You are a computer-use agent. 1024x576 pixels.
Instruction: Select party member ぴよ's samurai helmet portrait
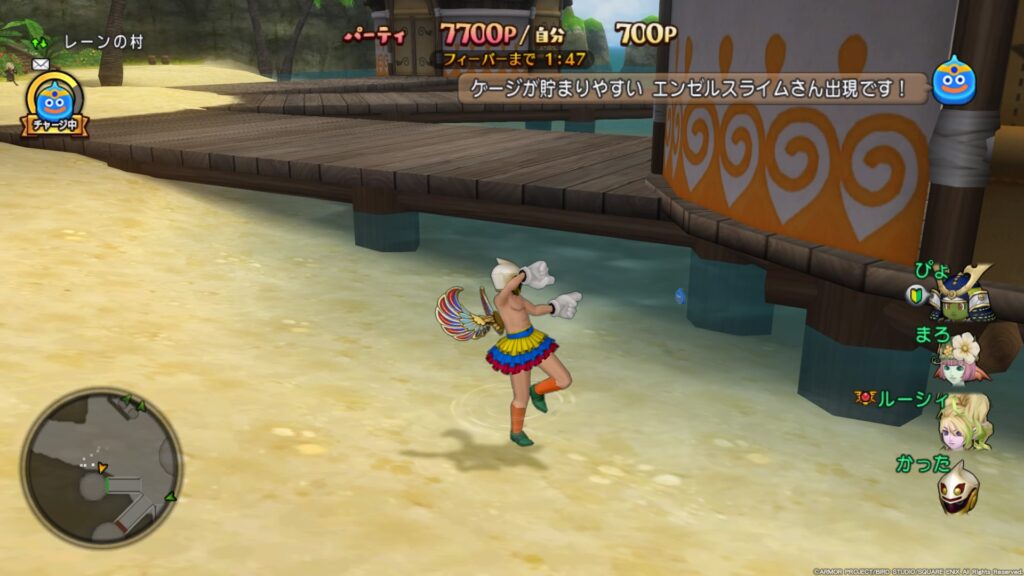[961, 293]
